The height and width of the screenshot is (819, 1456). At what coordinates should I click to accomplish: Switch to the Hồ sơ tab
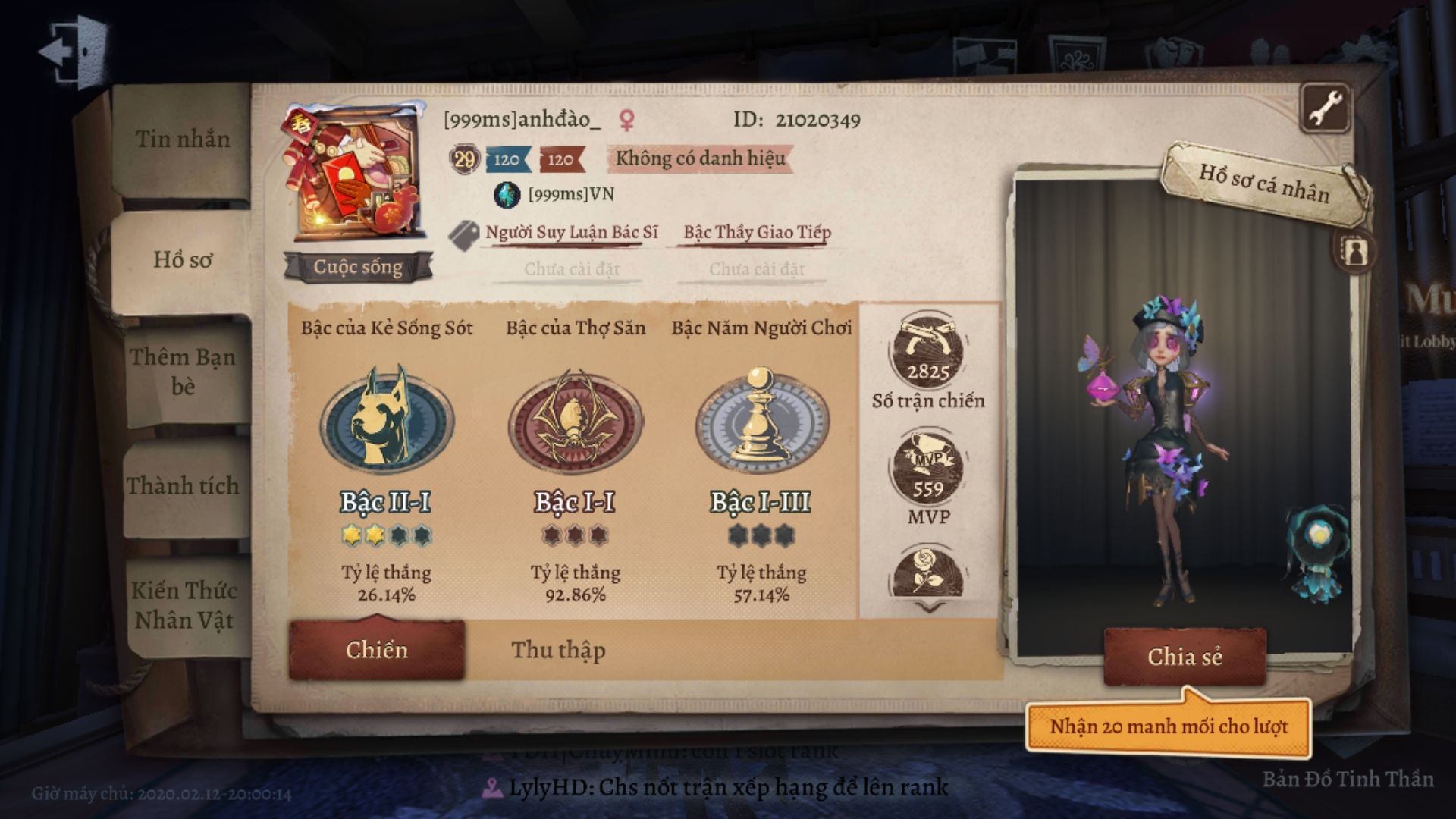point(183,260)
